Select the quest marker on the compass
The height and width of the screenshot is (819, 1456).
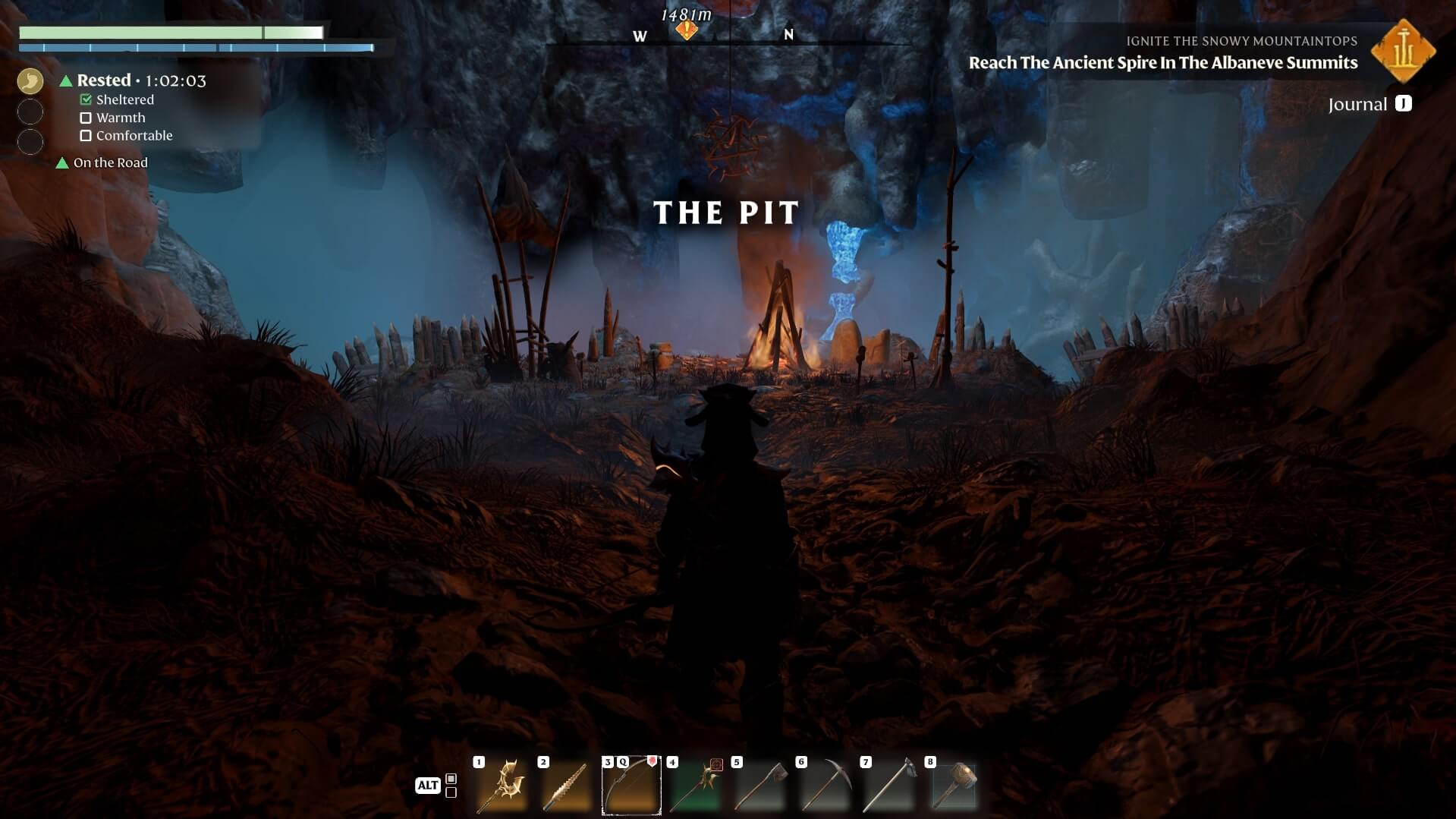pos(687,30)
